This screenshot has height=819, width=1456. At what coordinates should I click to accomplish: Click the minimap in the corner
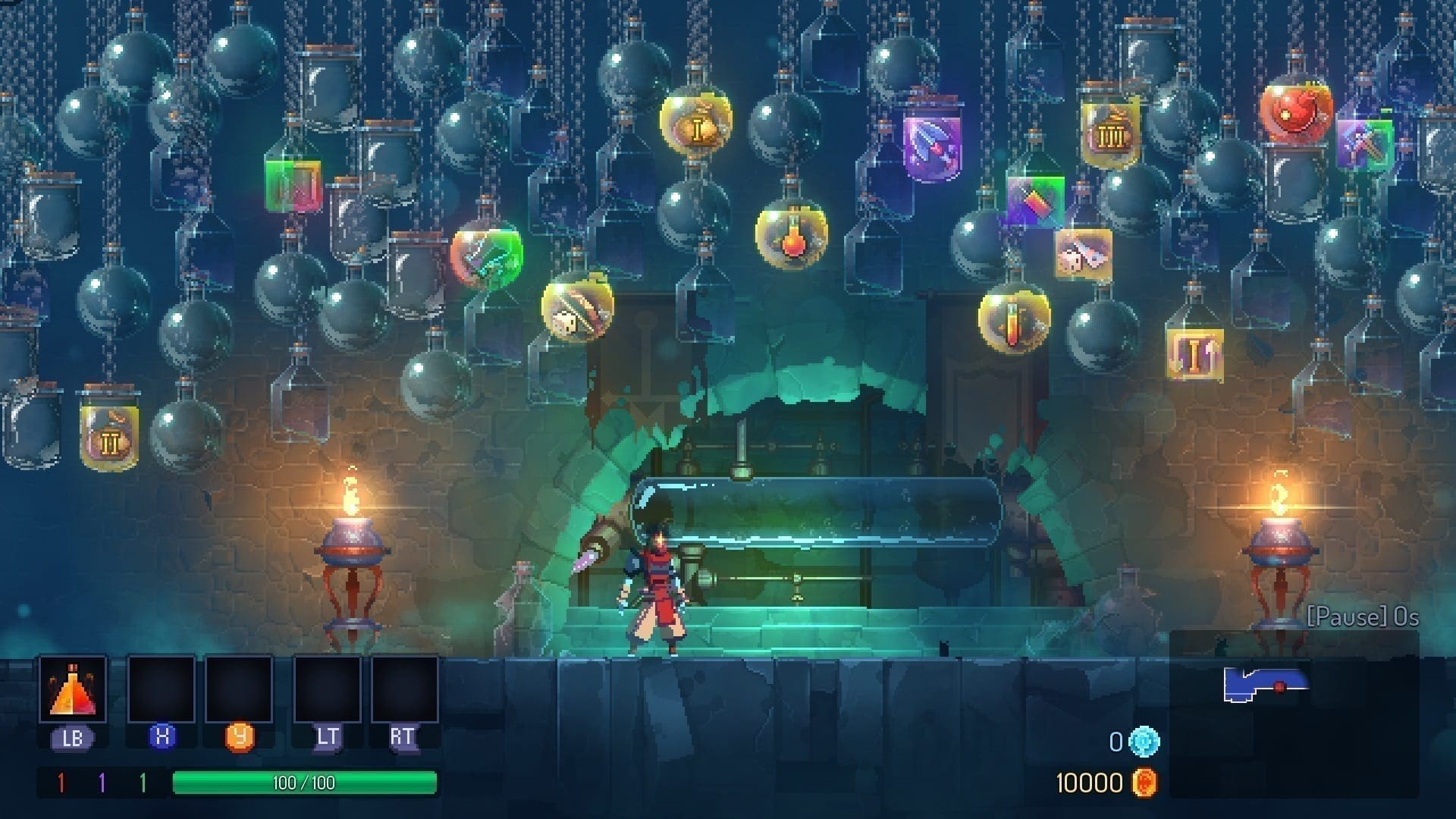coord(1294,713)
